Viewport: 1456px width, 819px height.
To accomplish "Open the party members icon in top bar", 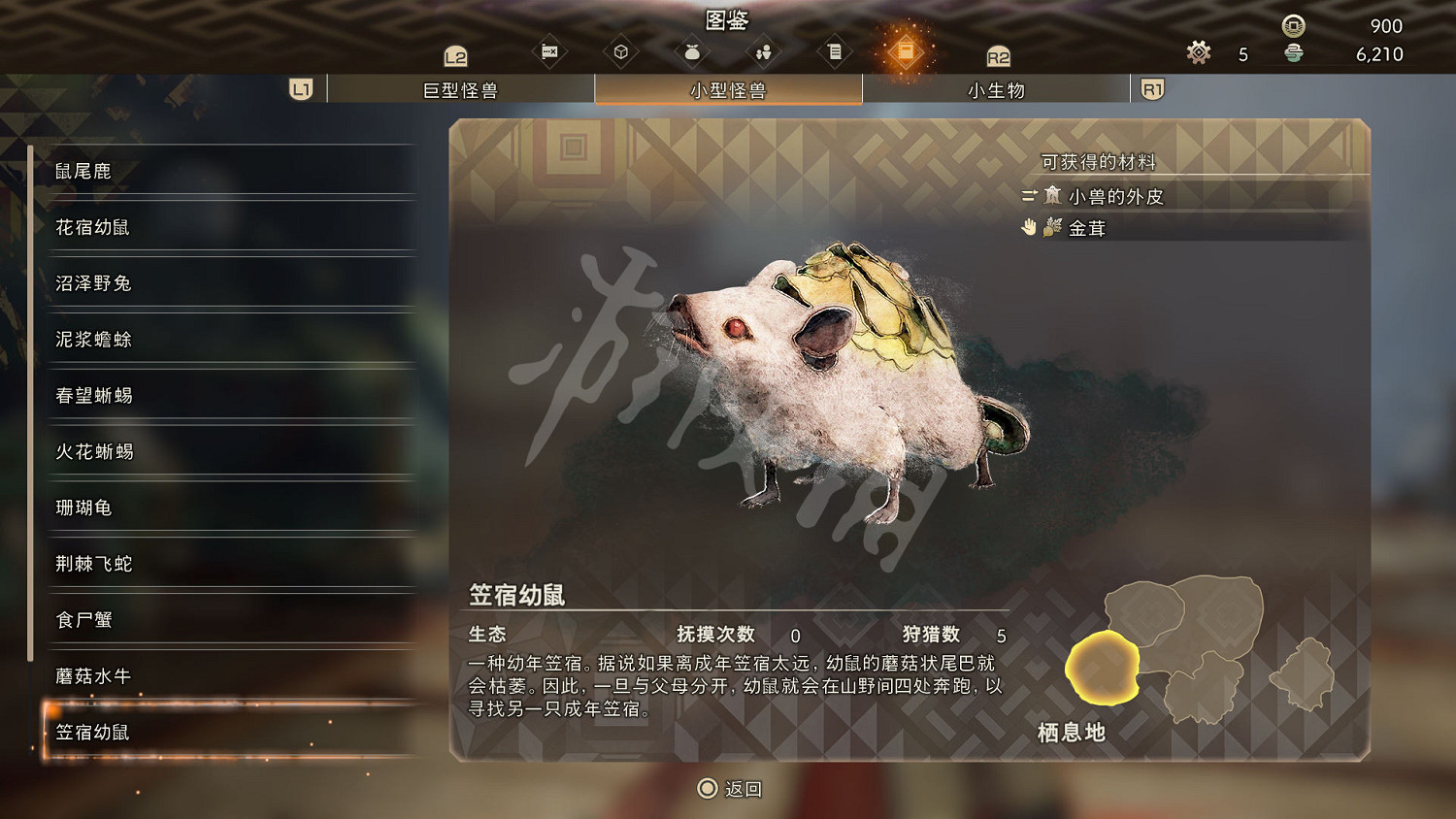I will point(763,50).
